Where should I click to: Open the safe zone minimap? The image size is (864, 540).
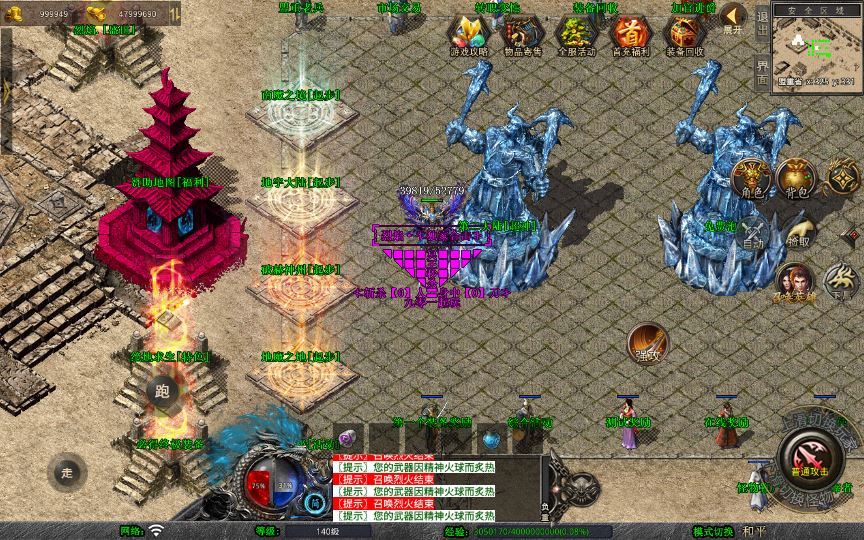click(817, 43)
